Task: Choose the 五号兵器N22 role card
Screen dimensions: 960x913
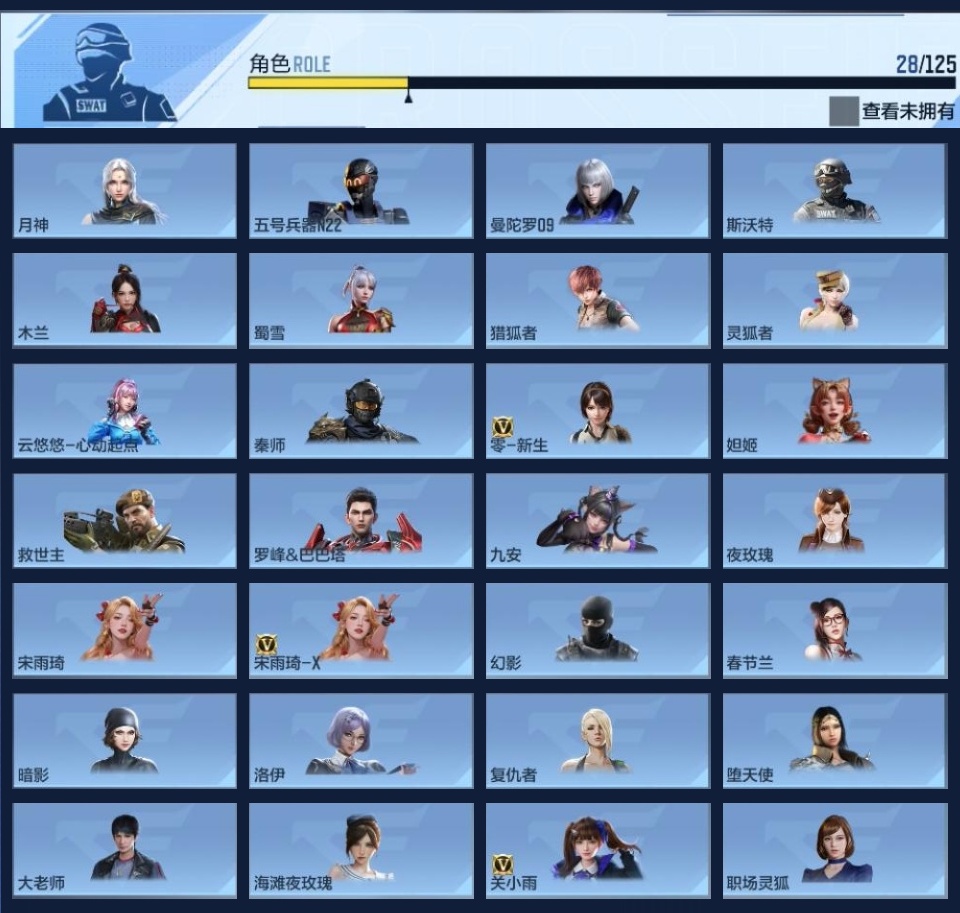Action: point(361,190)
